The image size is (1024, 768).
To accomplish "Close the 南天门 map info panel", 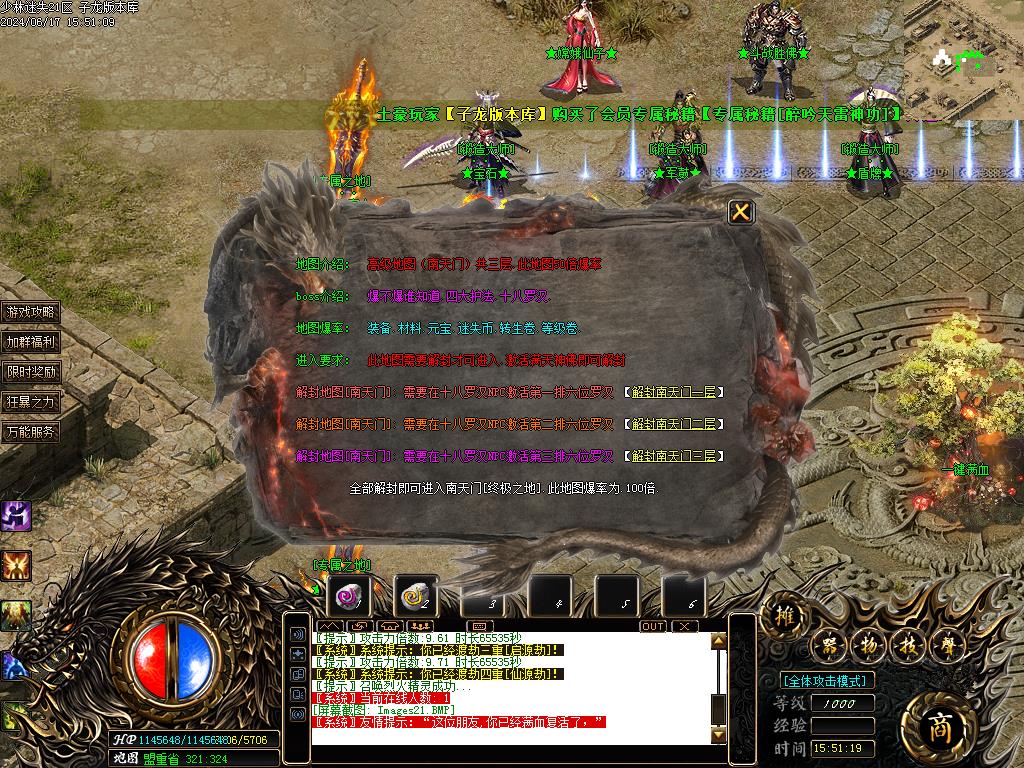I will pyautogui.click(x=740, y=212).
